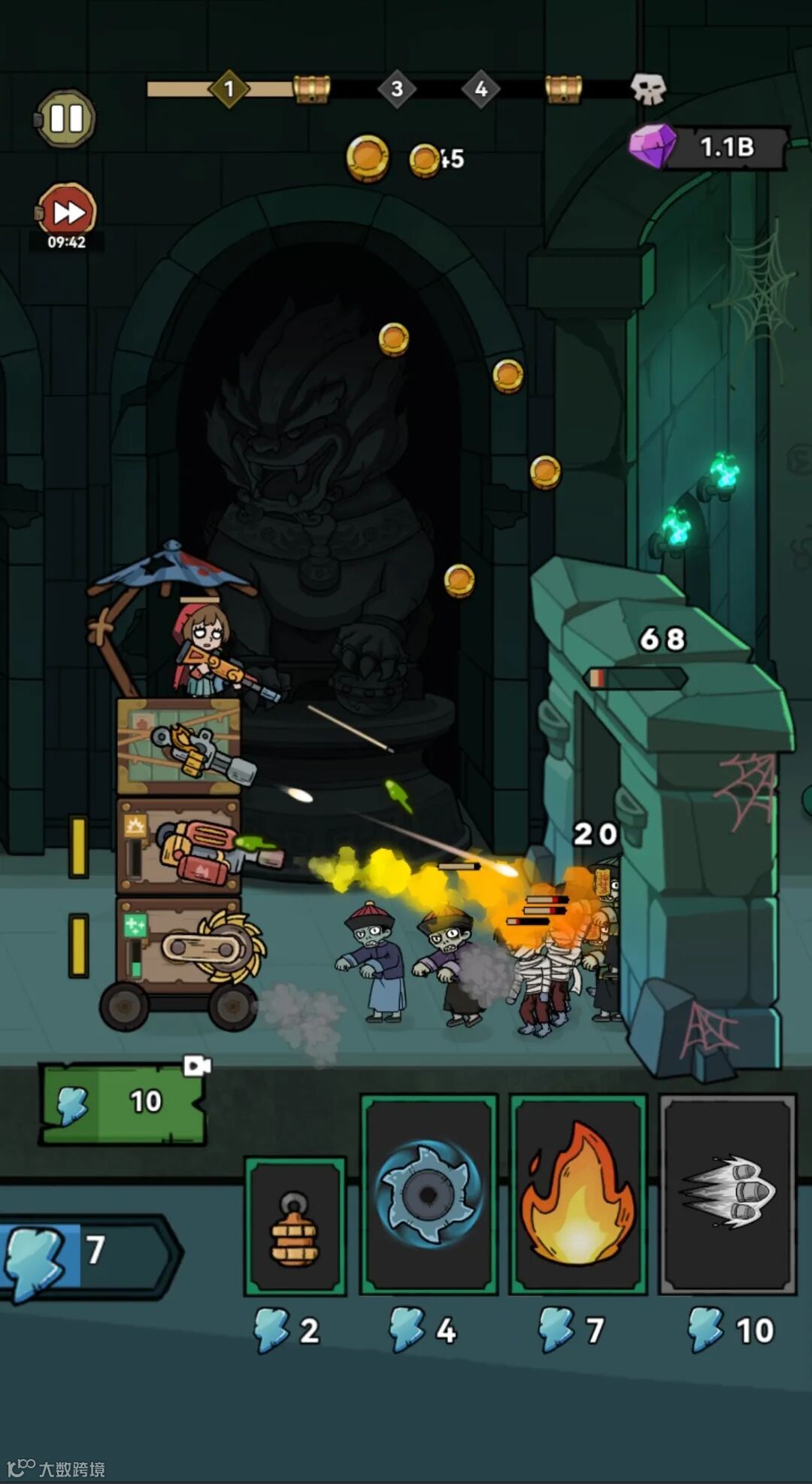Claim the green energy video ad reward
This screenshot has height=1484, width=812.
123,1103
